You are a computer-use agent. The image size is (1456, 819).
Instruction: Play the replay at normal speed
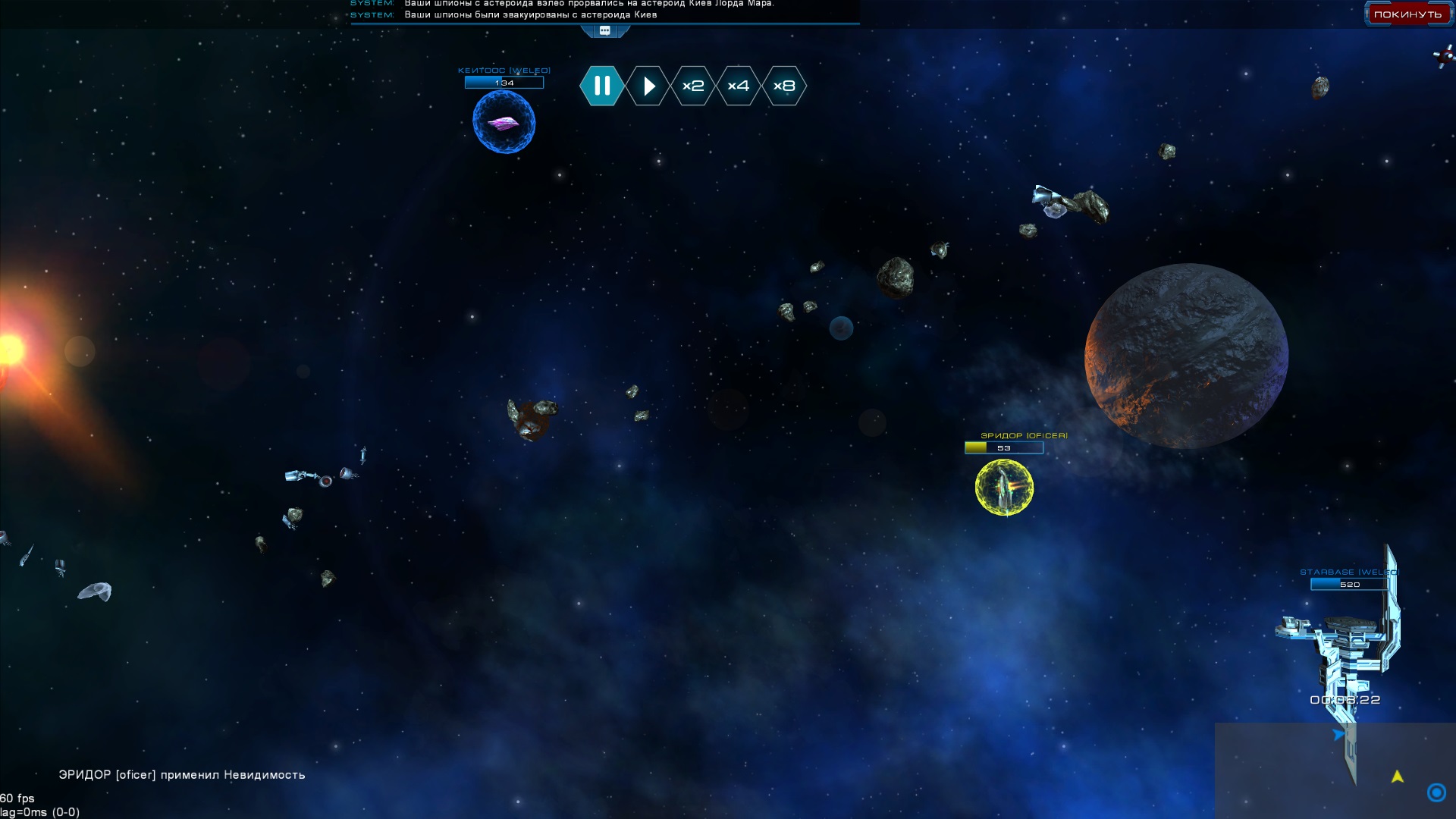tap(648, 86)
